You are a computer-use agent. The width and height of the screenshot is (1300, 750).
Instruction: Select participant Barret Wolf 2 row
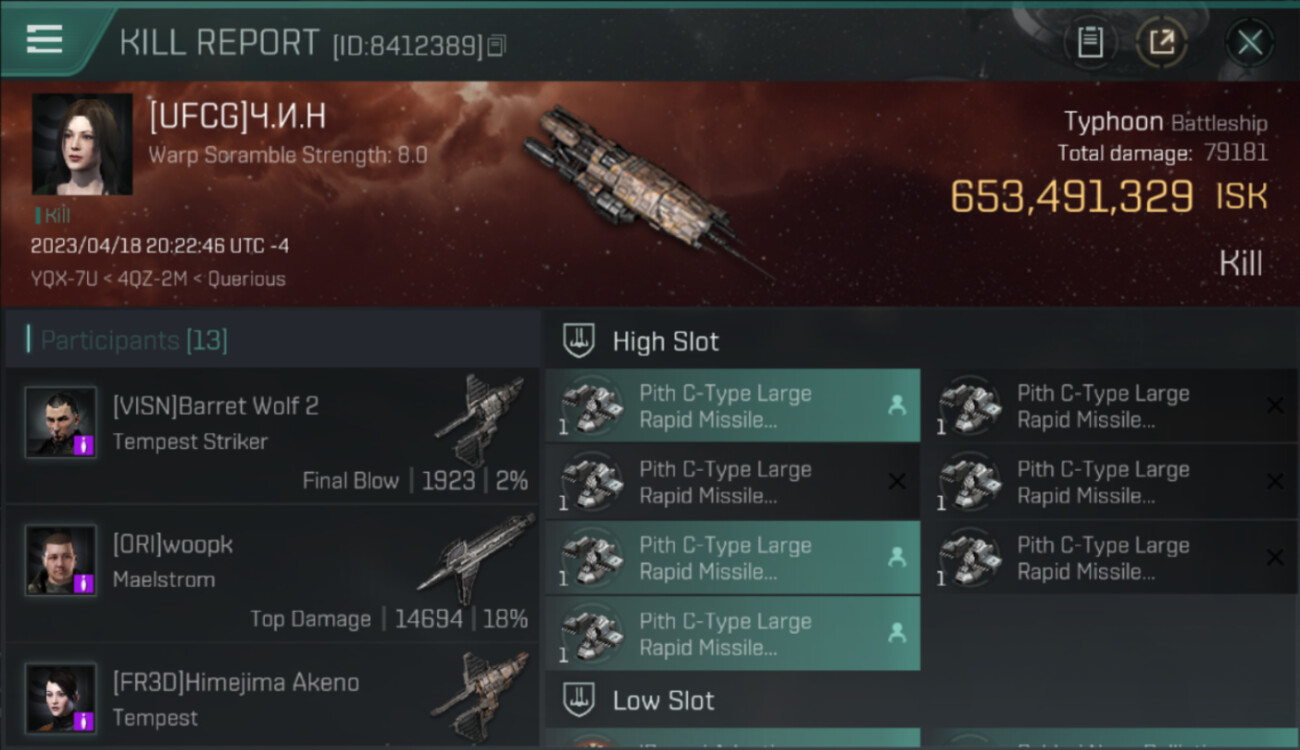[272, 436]
